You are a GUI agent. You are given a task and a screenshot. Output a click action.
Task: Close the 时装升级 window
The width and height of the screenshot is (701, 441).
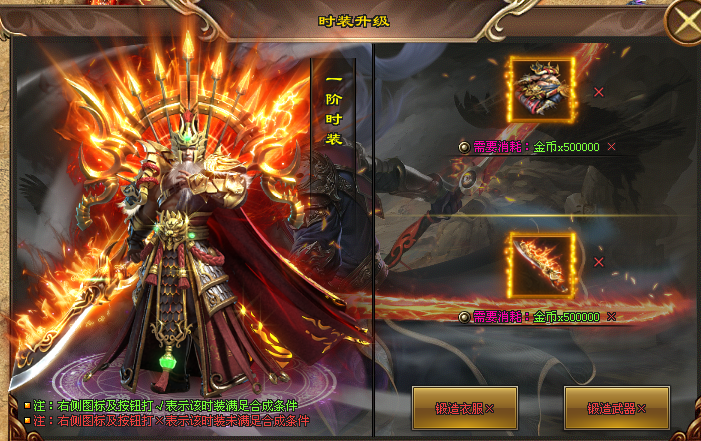[682, 22]
